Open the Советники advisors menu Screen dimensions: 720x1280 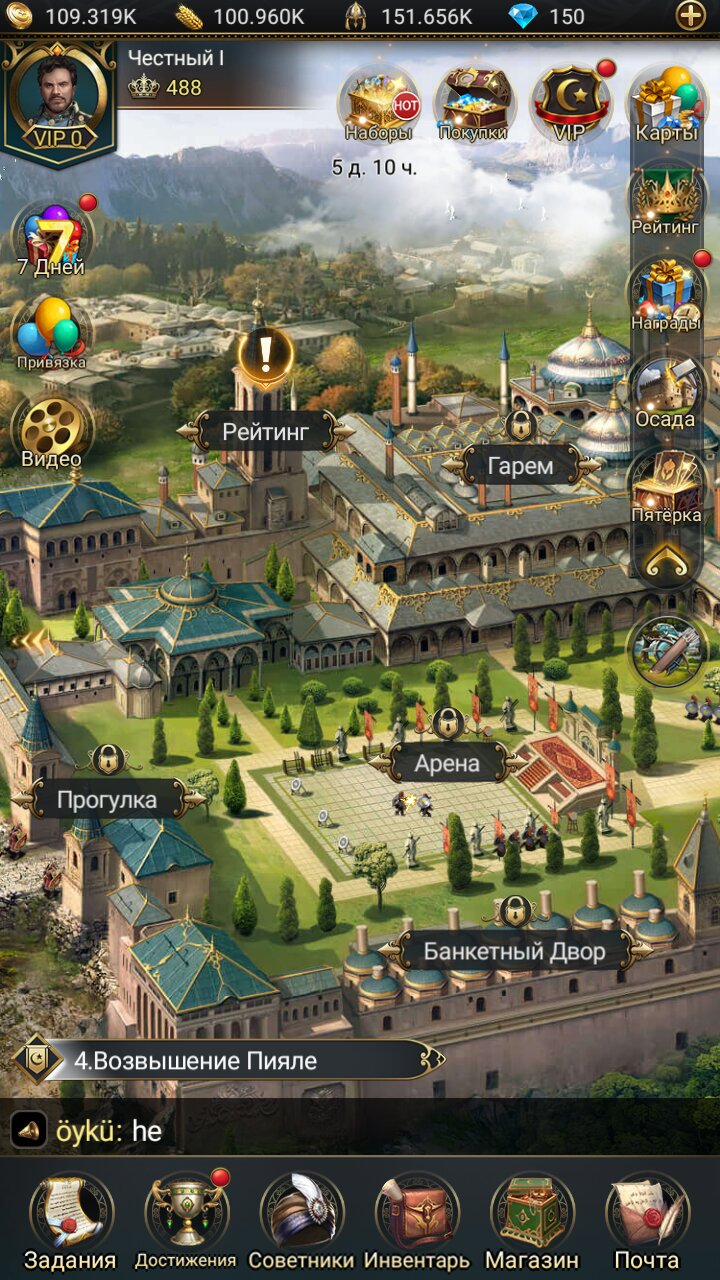pyautogui.click(x=301, y=1221)
